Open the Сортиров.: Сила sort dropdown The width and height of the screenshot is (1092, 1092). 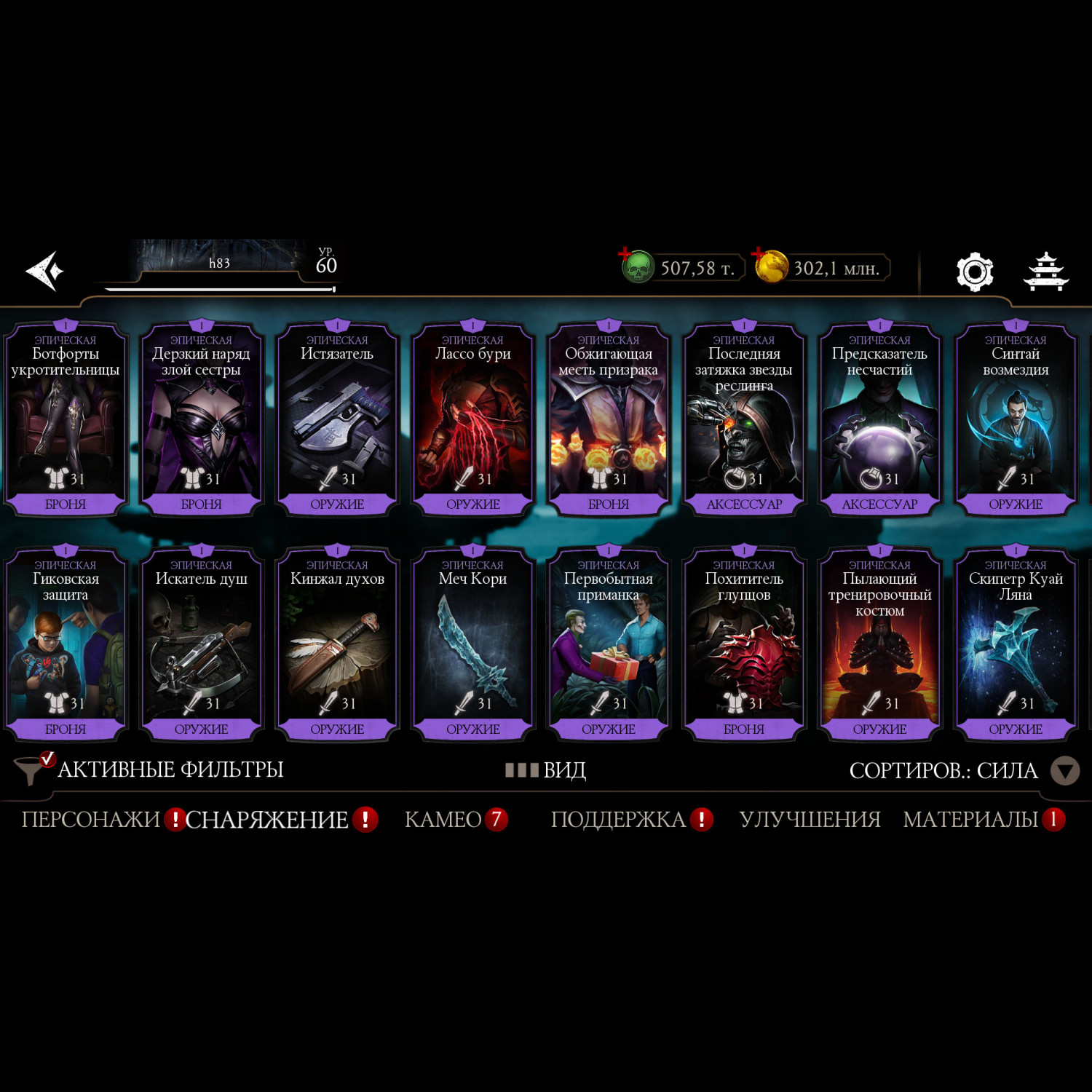click(x=962, y=770)
